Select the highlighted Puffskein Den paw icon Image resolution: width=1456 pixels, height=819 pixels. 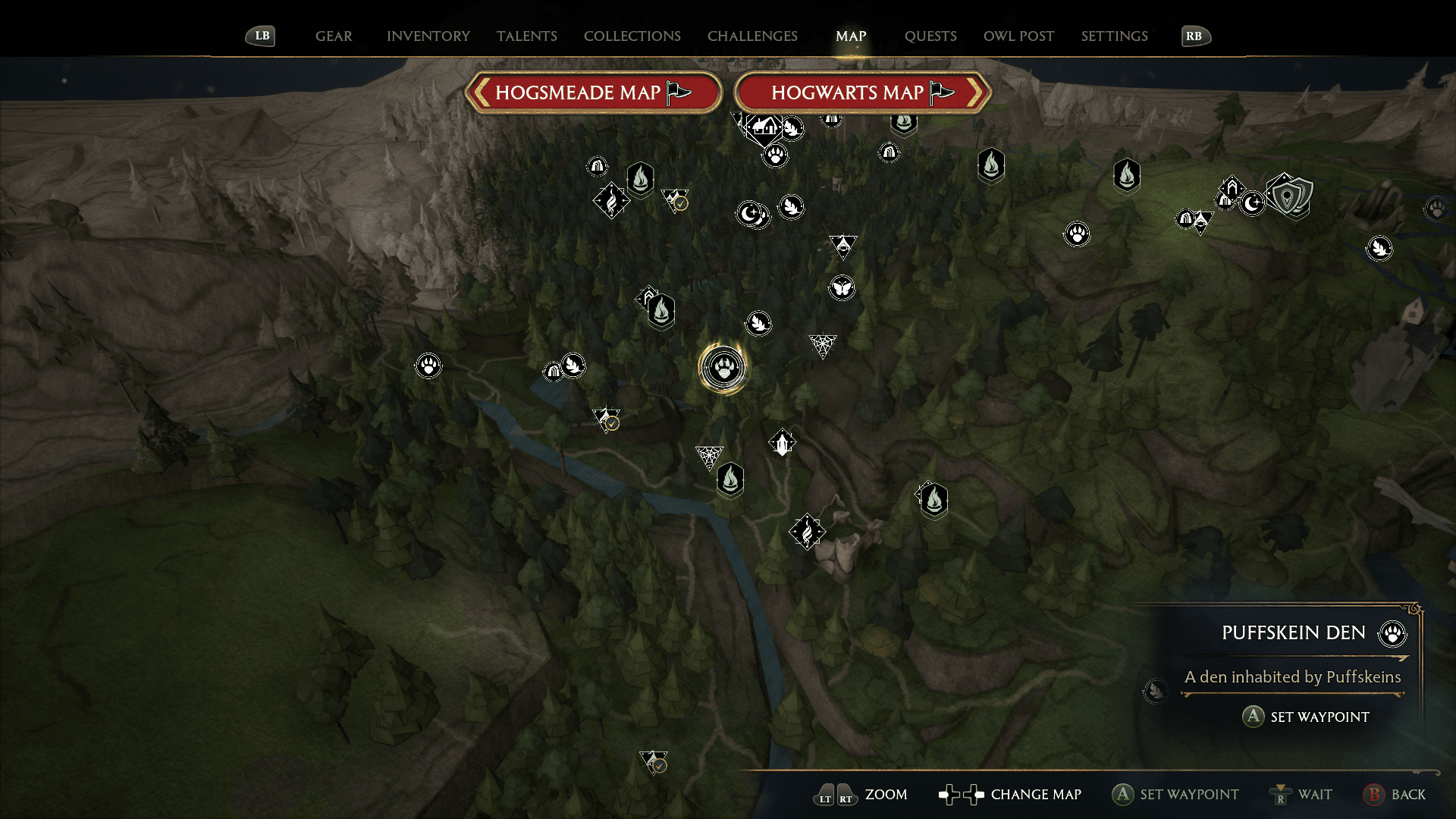pos(724,366)
